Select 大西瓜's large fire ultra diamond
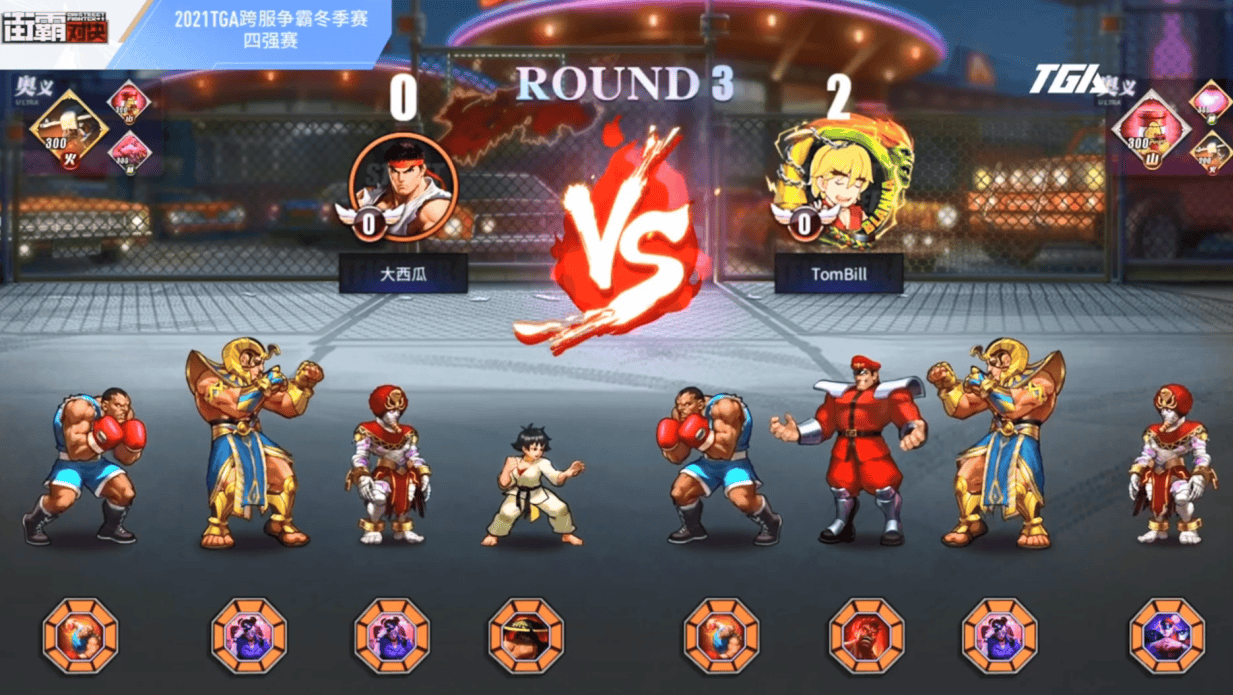This screenshot has width=1233, height=695. [x=68, y=130]
